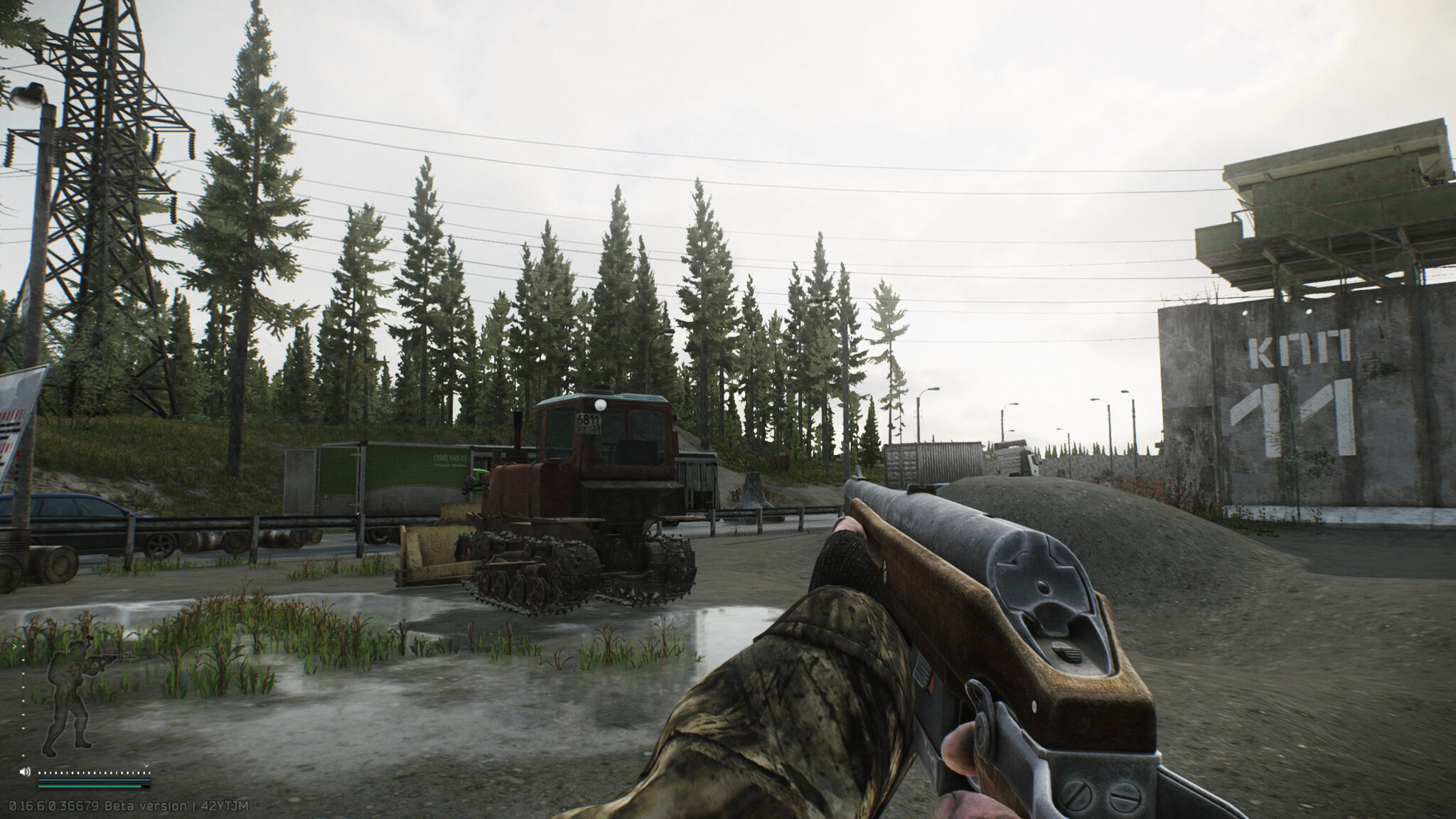Click the license plate 6811 on the tractor

point(589,421)
